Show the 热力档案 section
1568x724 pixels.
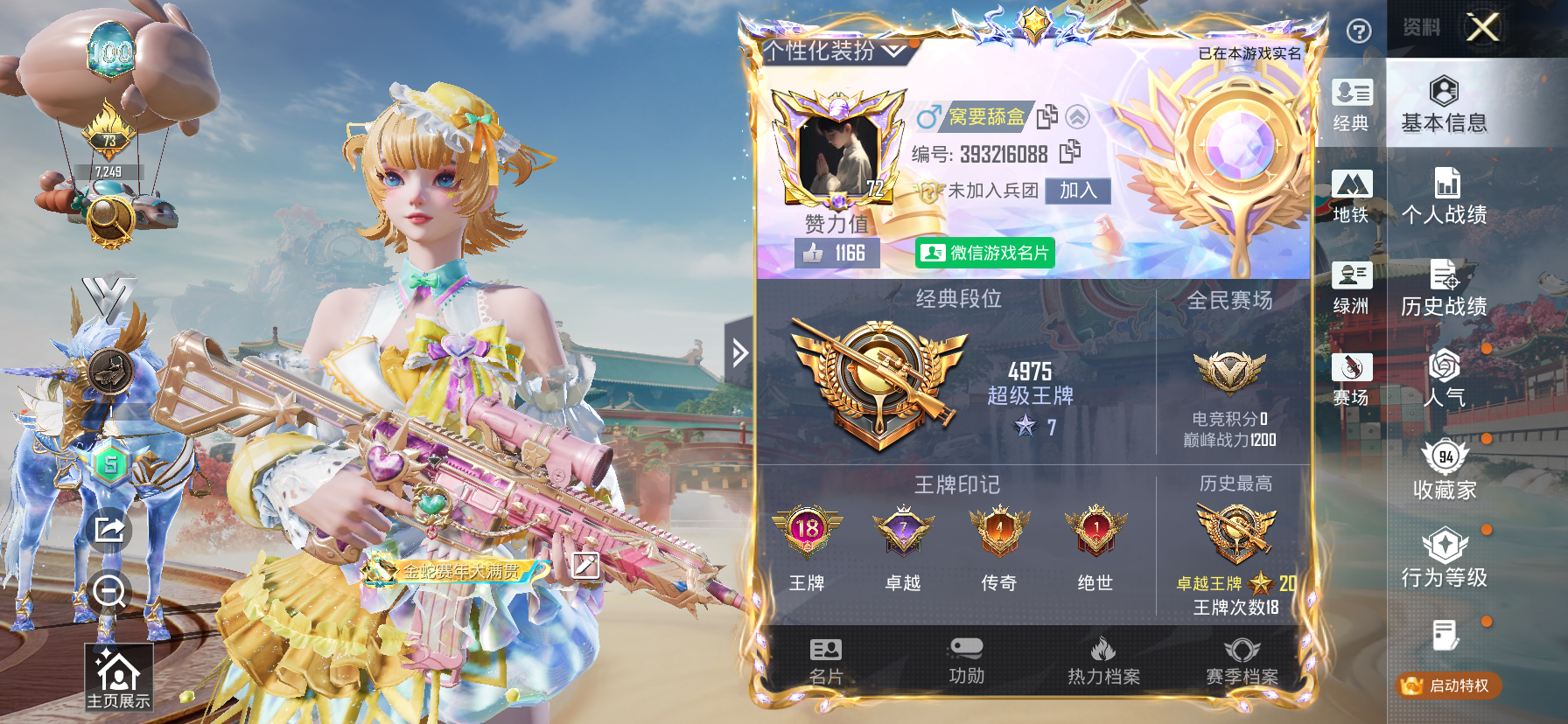(1103, 661)
